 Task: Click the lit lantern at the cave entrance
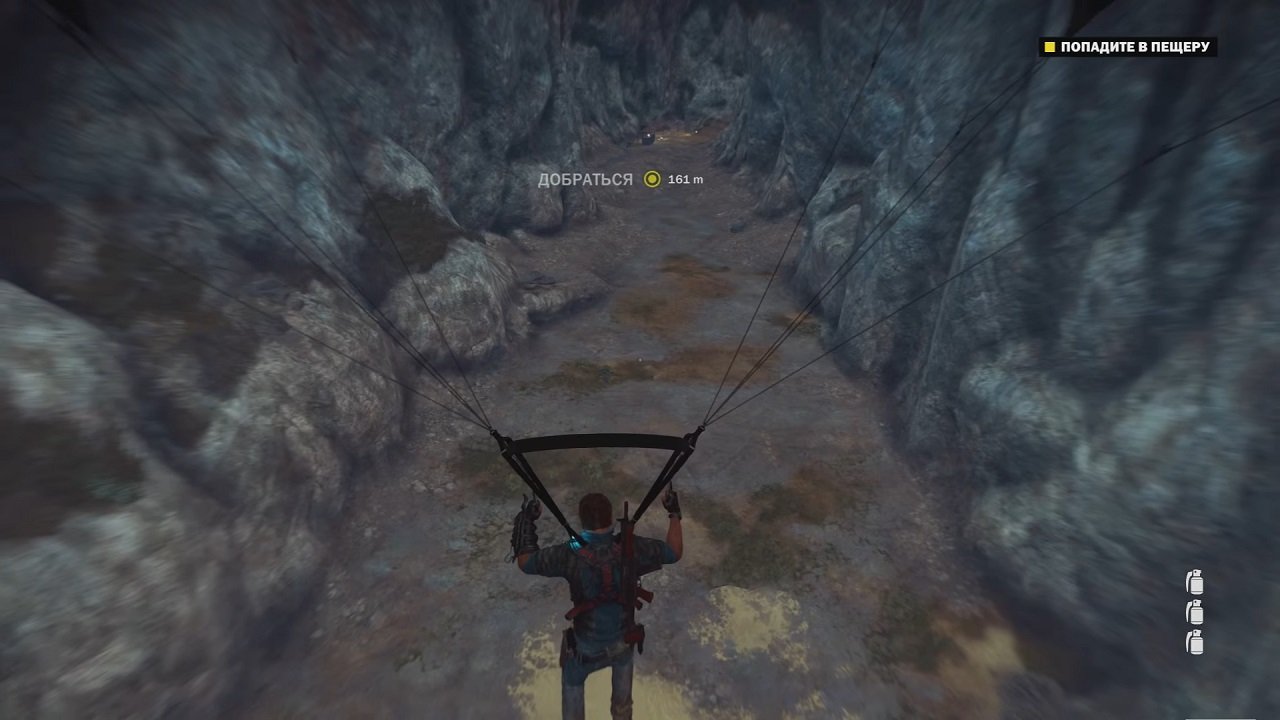point(650,137)
